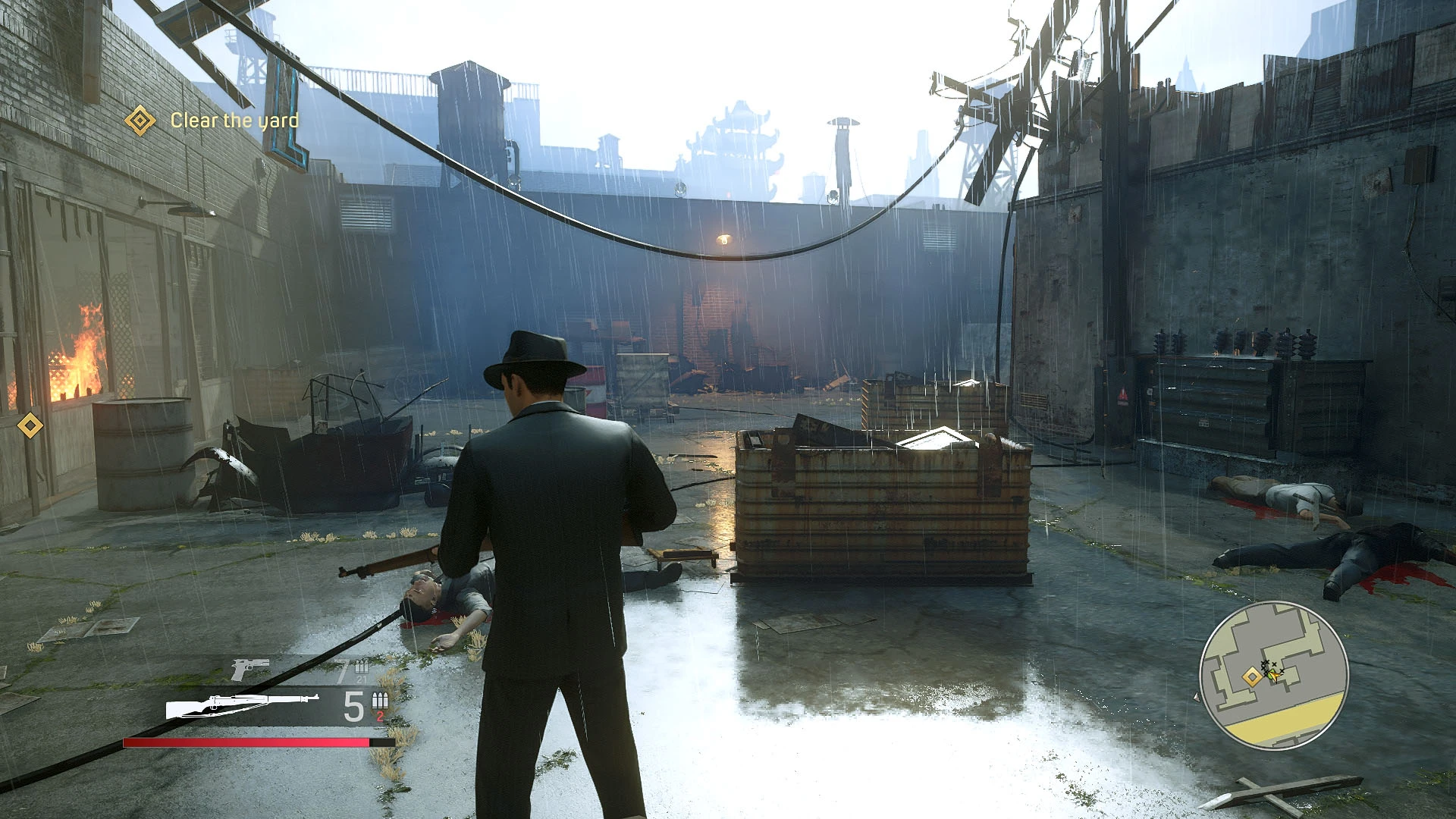This screenshot has width=1456, height=819.
Task: Select the bolt-action rifle icon in weapon HUD
Action: click(240, 706)
